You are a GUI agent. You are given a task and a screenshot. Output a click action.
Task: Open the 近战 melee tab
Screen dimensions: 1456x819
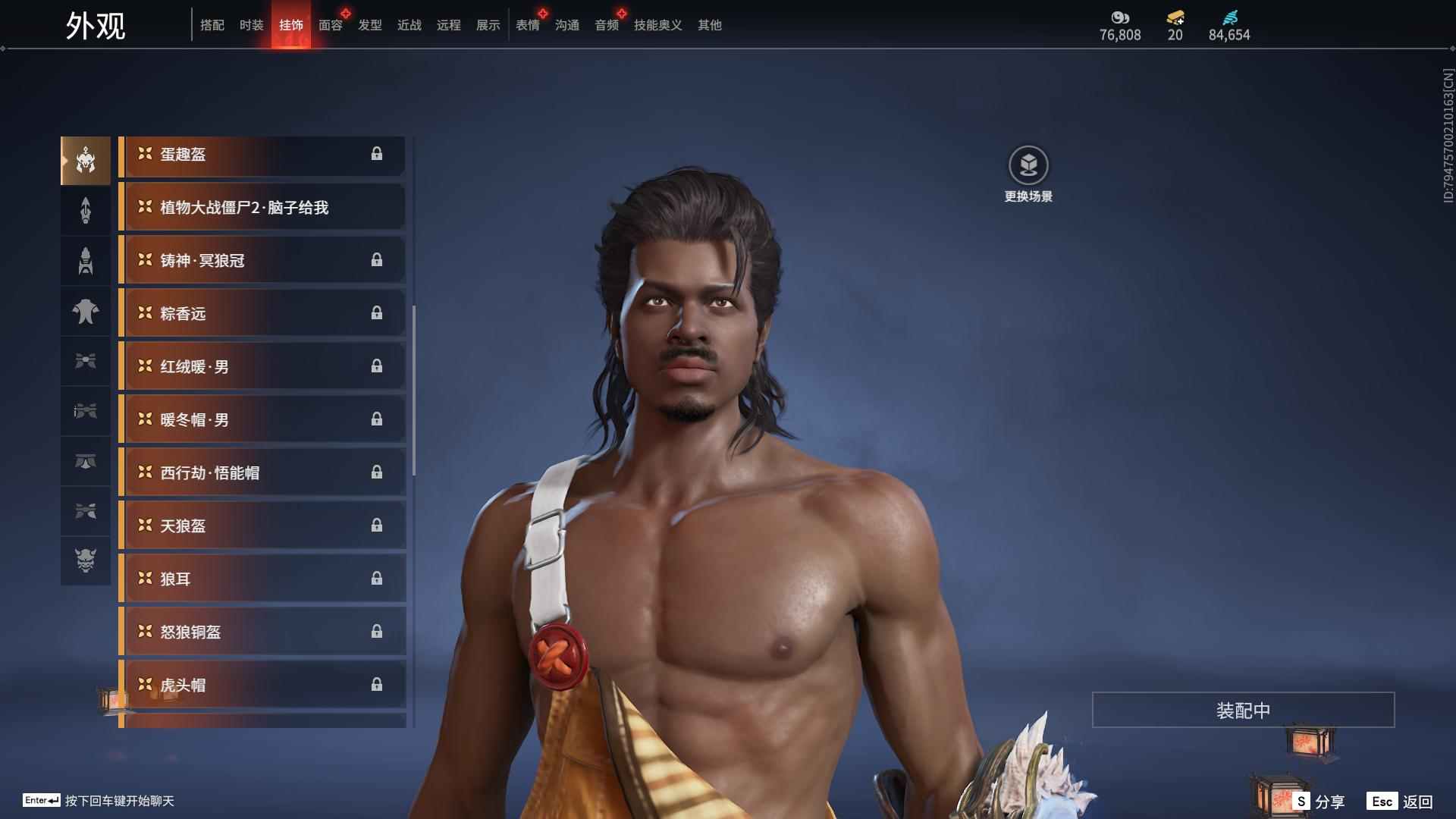[x=409, y=25]
